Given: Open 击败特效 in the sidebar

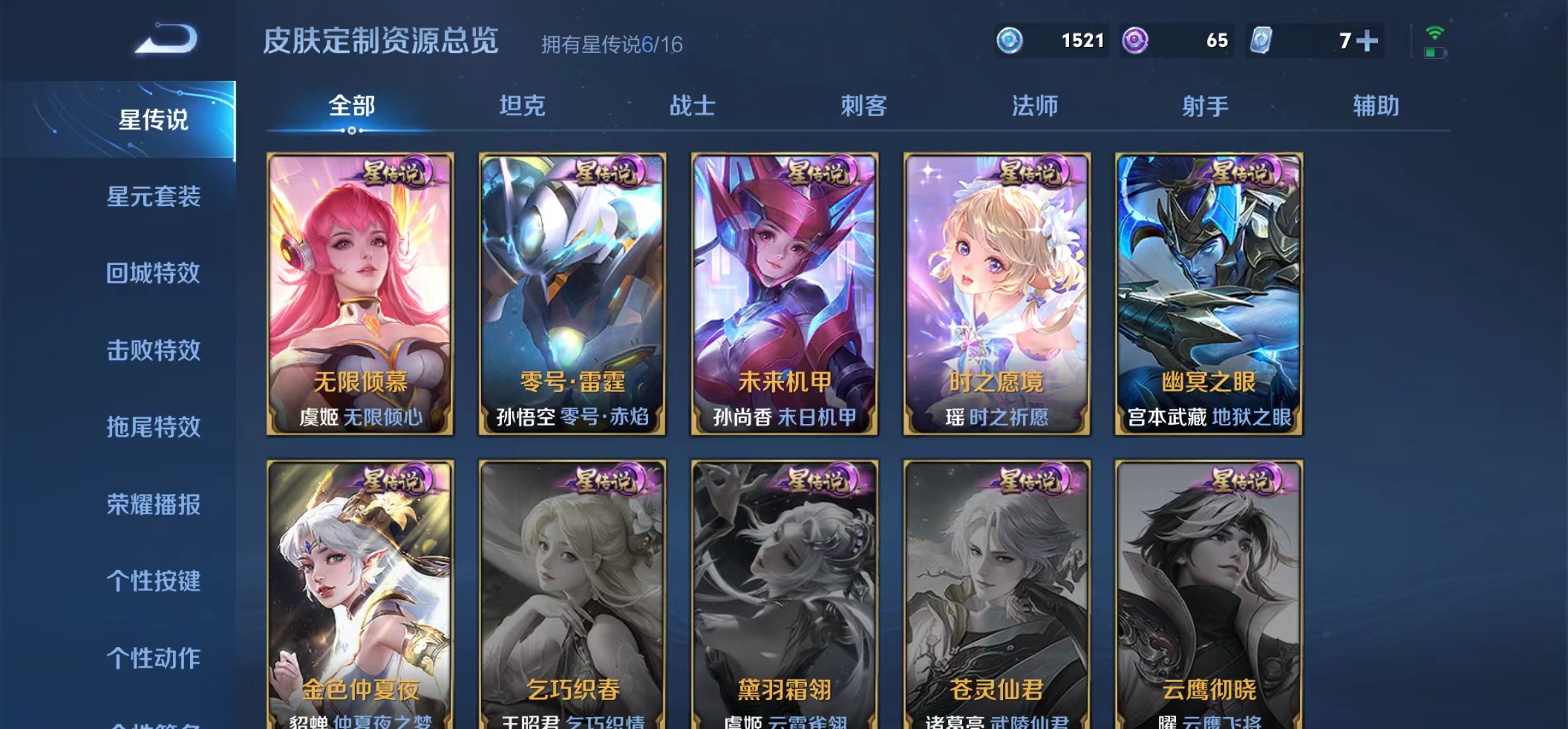Looking at the screenshot, I should coord(153,350).
